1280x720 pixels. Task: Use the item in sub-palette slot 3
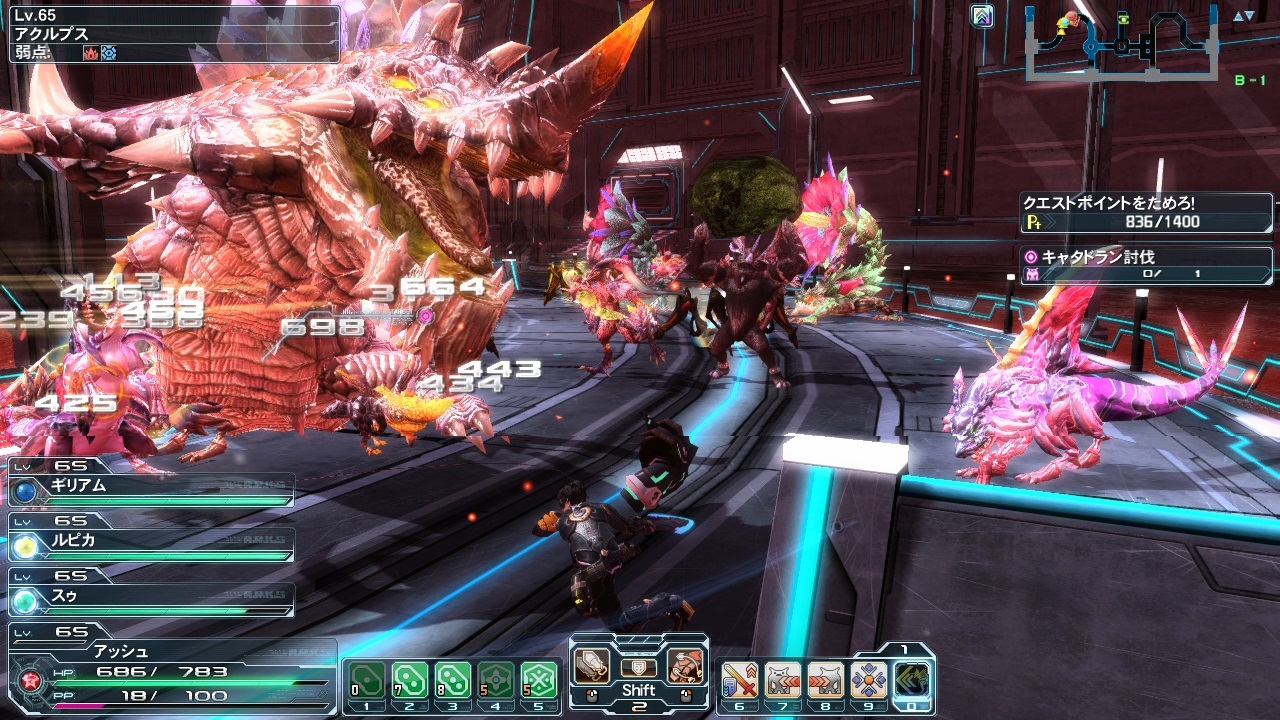pyautogui.click(x=452, y=680)
